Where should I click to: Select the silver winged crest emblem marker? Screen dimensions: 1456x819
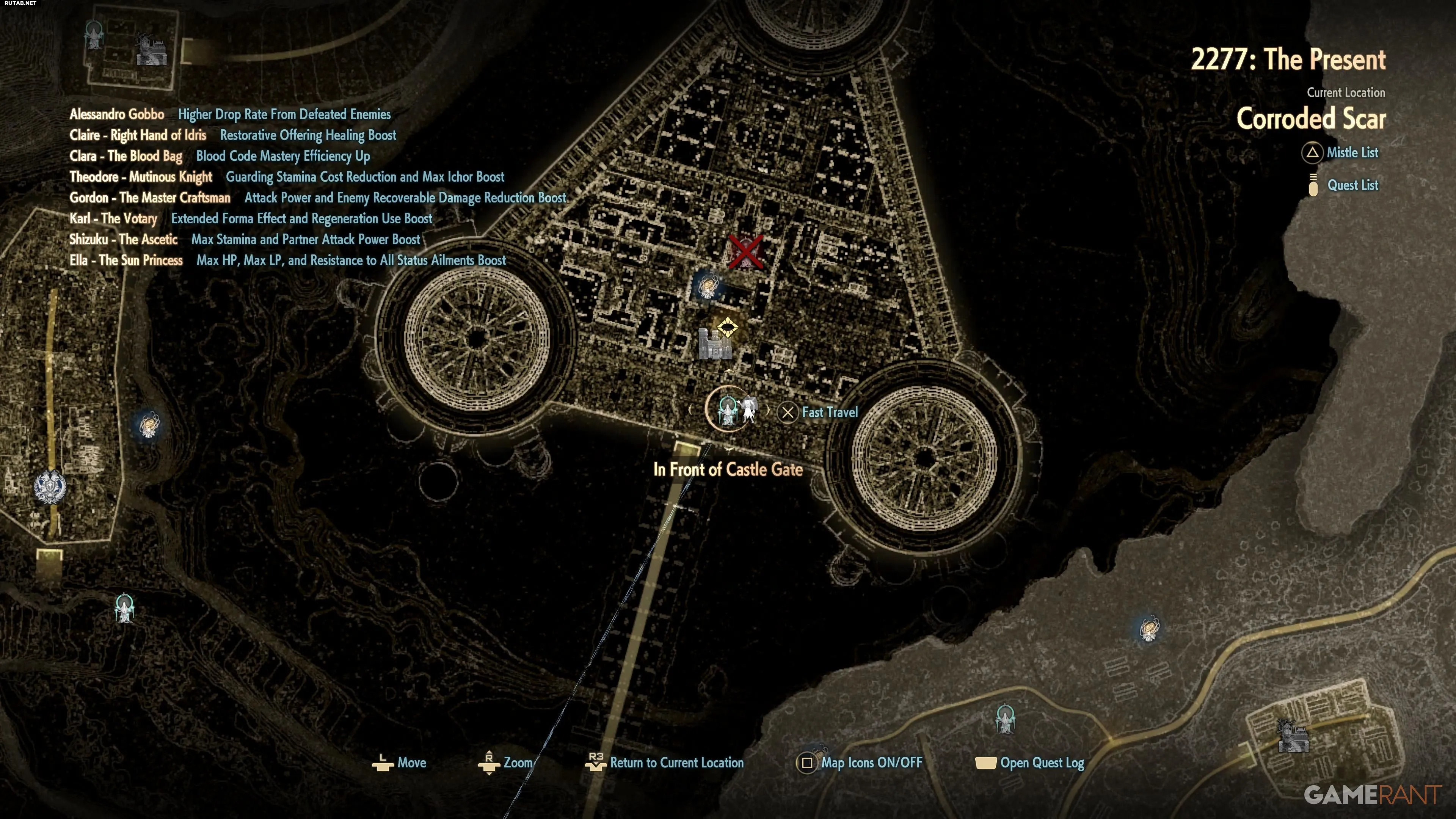point(50,487)
